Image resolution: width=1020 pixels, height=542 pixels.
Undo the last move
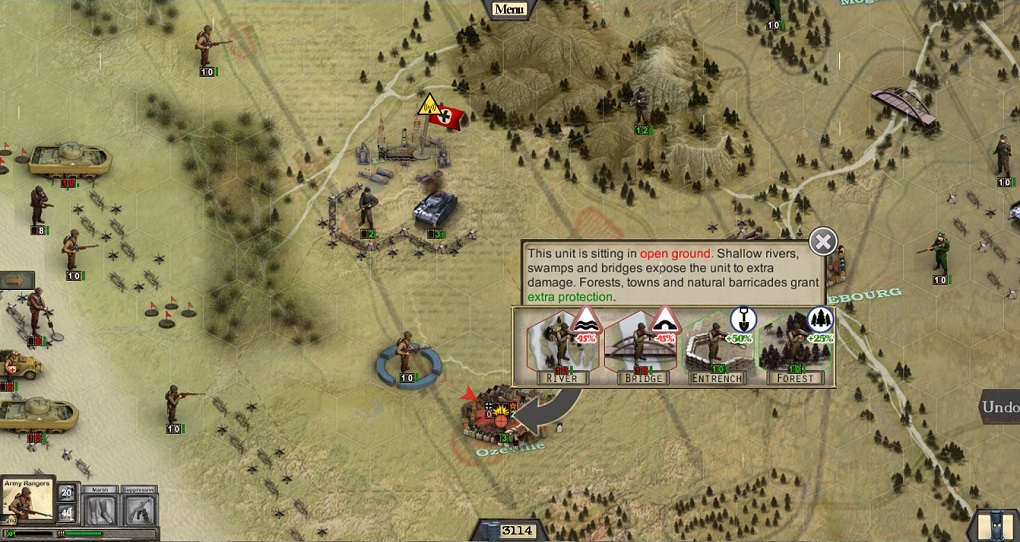pyautogui.click(x=999, y=407)
